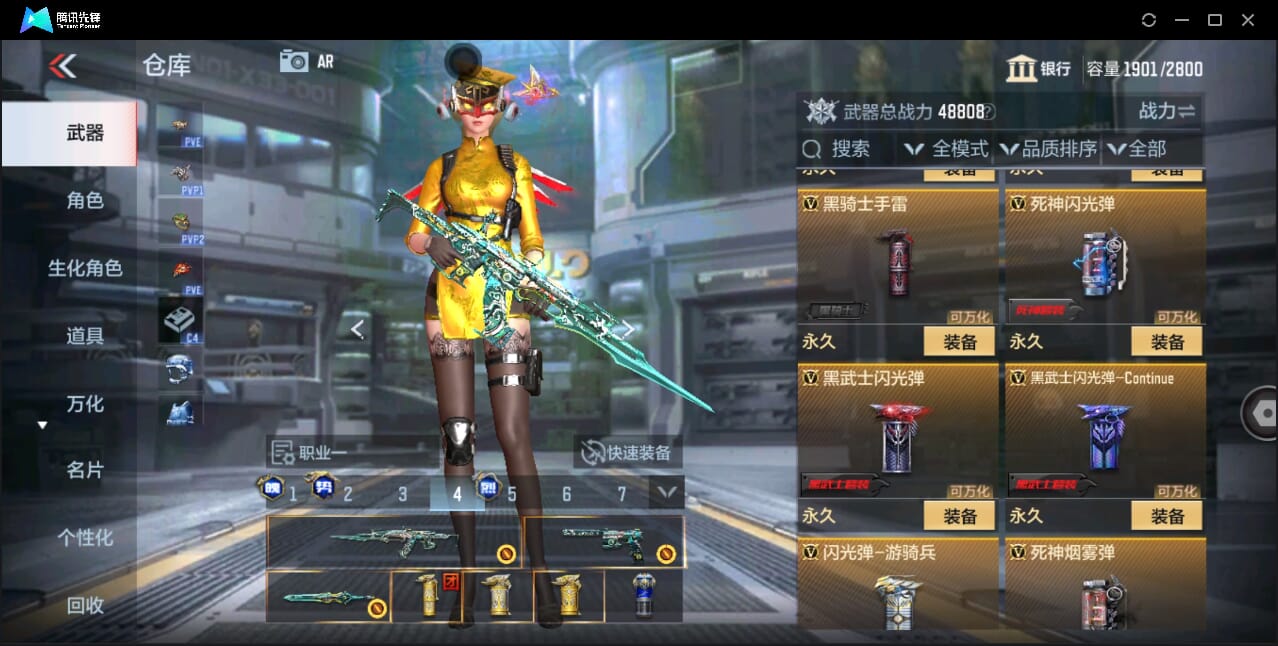
Task: Toggle the 战力 switch button
Action: [1166, 111]
